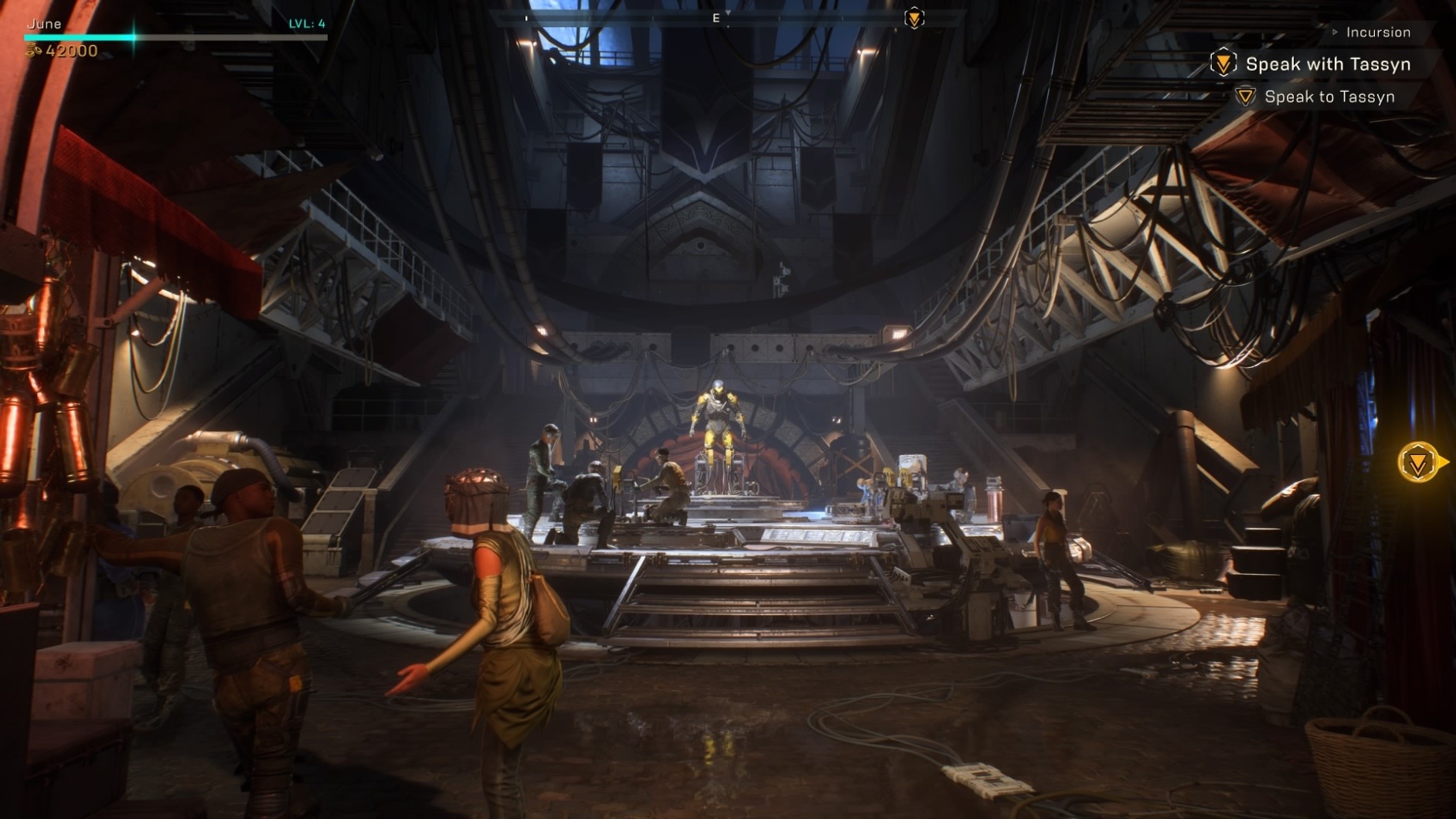
Task: Expand the Incursion mission header
Action: click(x=1377, y=32)
